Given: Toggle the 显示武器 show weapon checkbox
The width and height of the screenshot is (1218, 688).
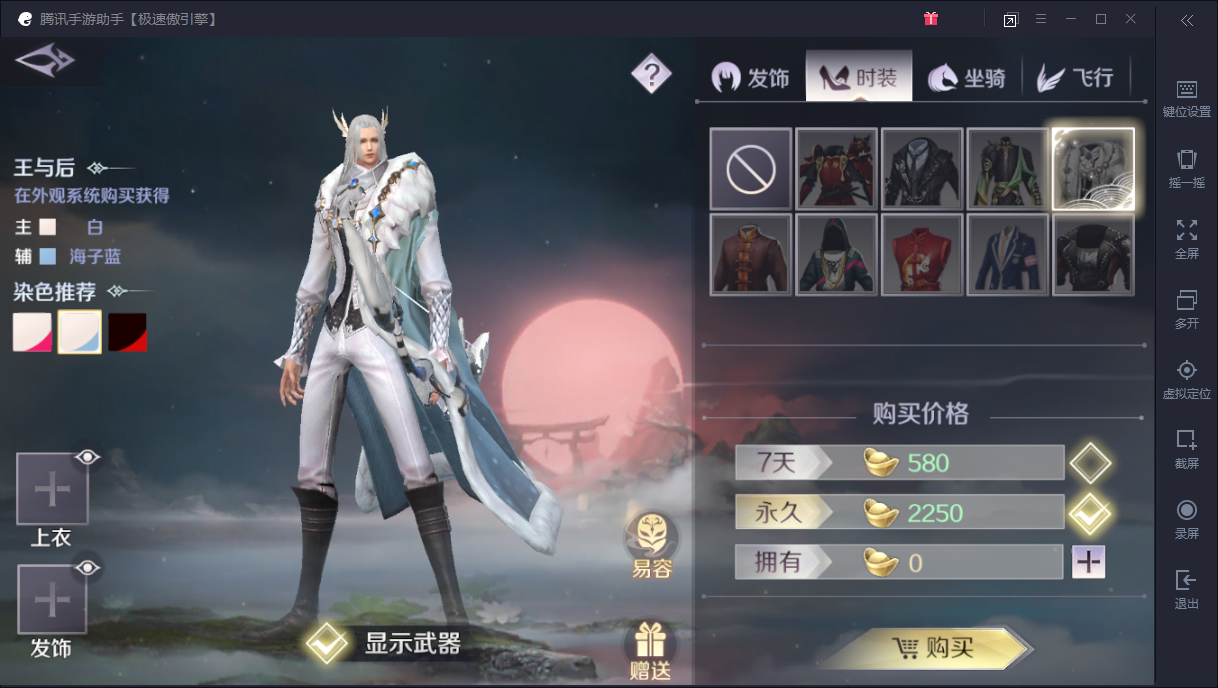Looking at the screenshot, I should (x=327, y=644).
